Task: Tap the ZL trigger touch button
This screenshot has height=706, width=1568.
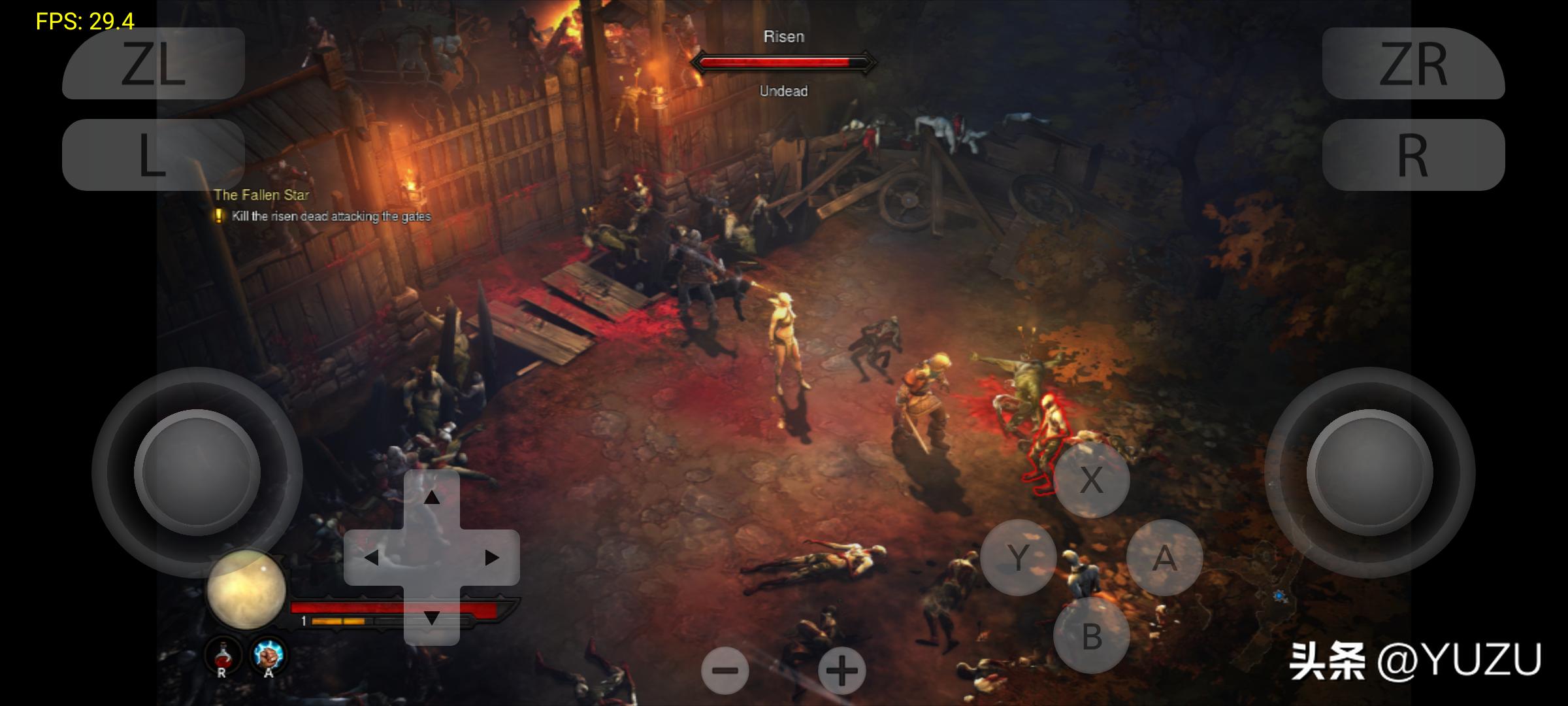Action: point(154,63)
